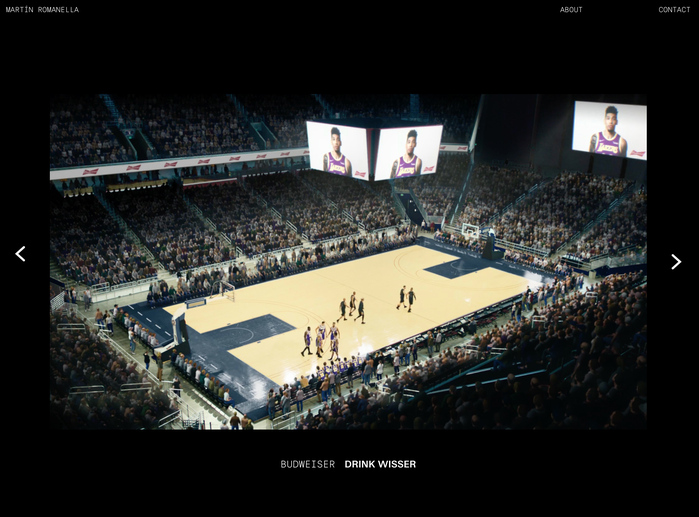Open the Budweiser Drink Wisser project title
699x517 pixels.
[348, 464]
